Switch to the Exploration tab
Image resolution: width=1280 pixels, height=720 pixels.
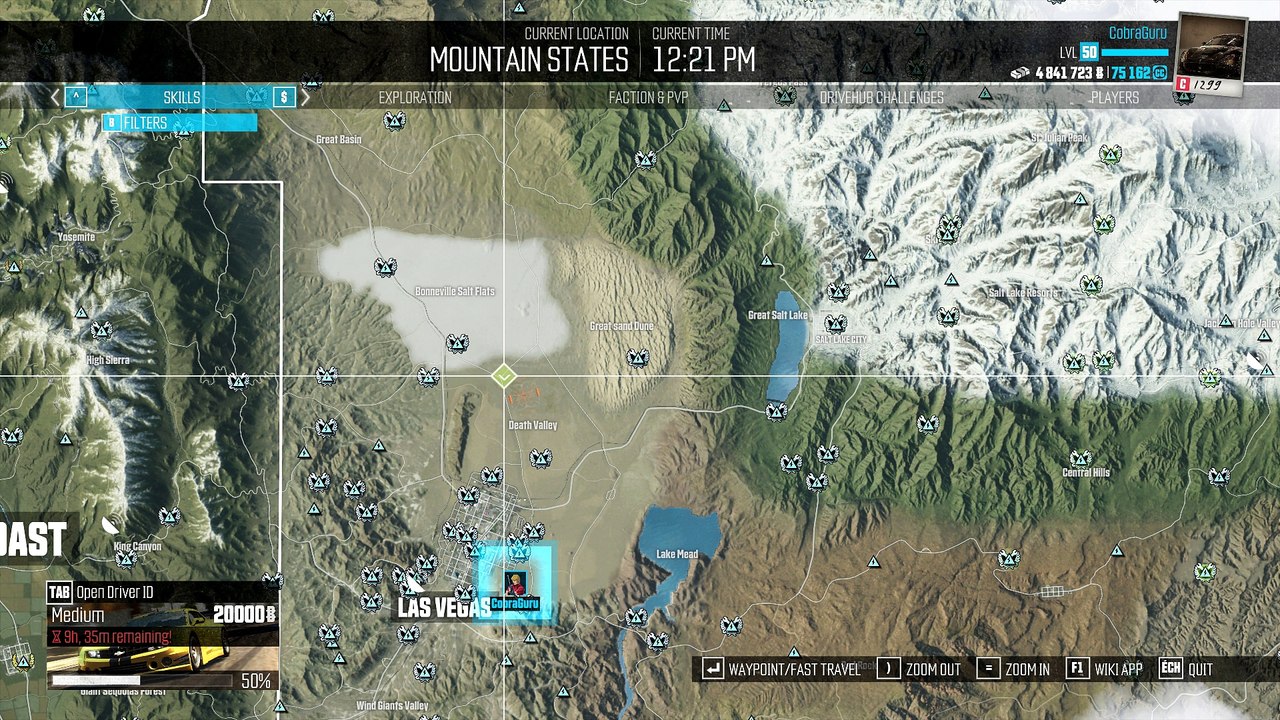pos(414,97)
